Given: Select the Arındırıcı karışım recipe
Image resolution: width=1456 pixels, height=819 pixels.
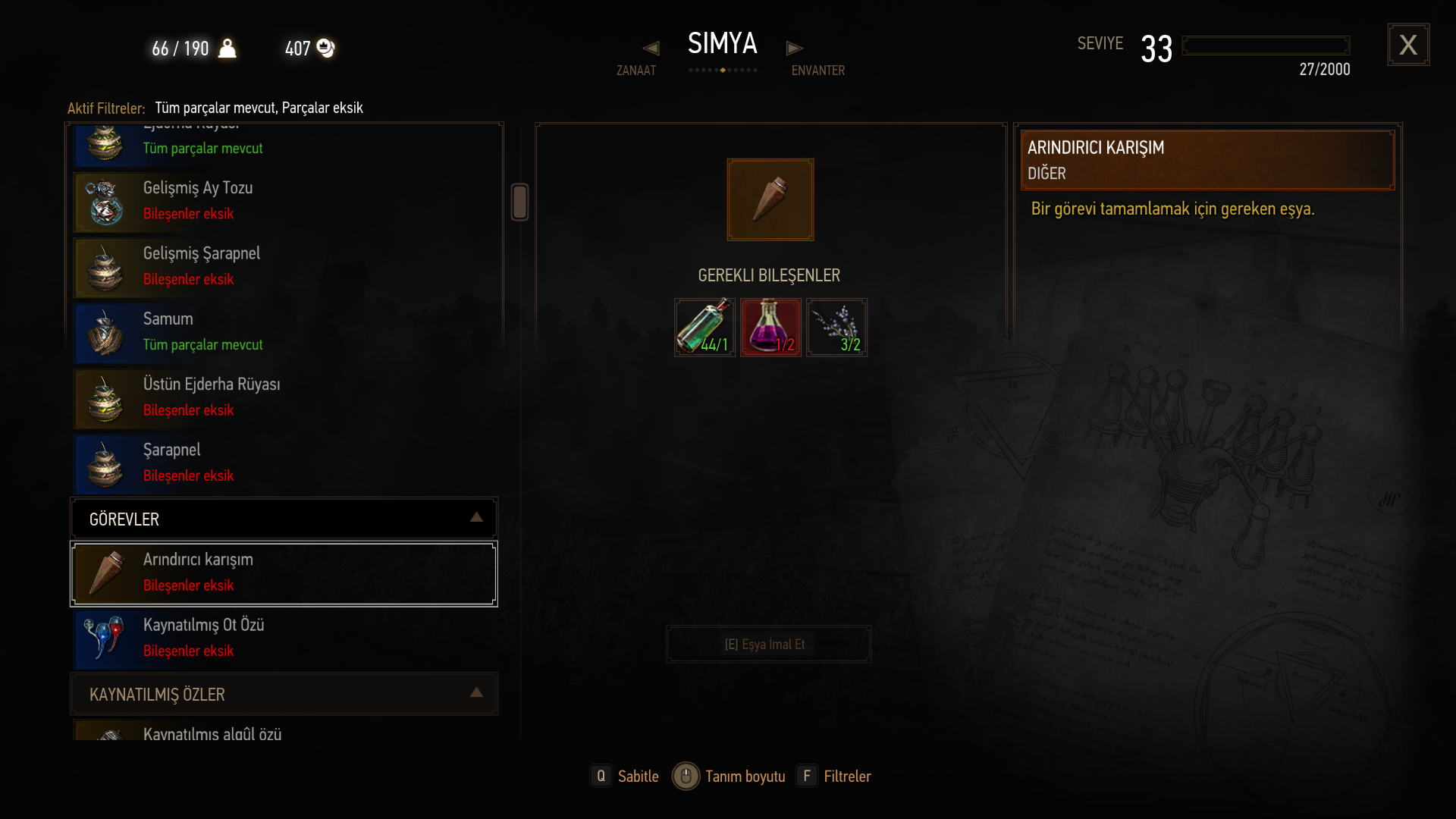Looking at the screenshot, I should (x=284, y=573).
